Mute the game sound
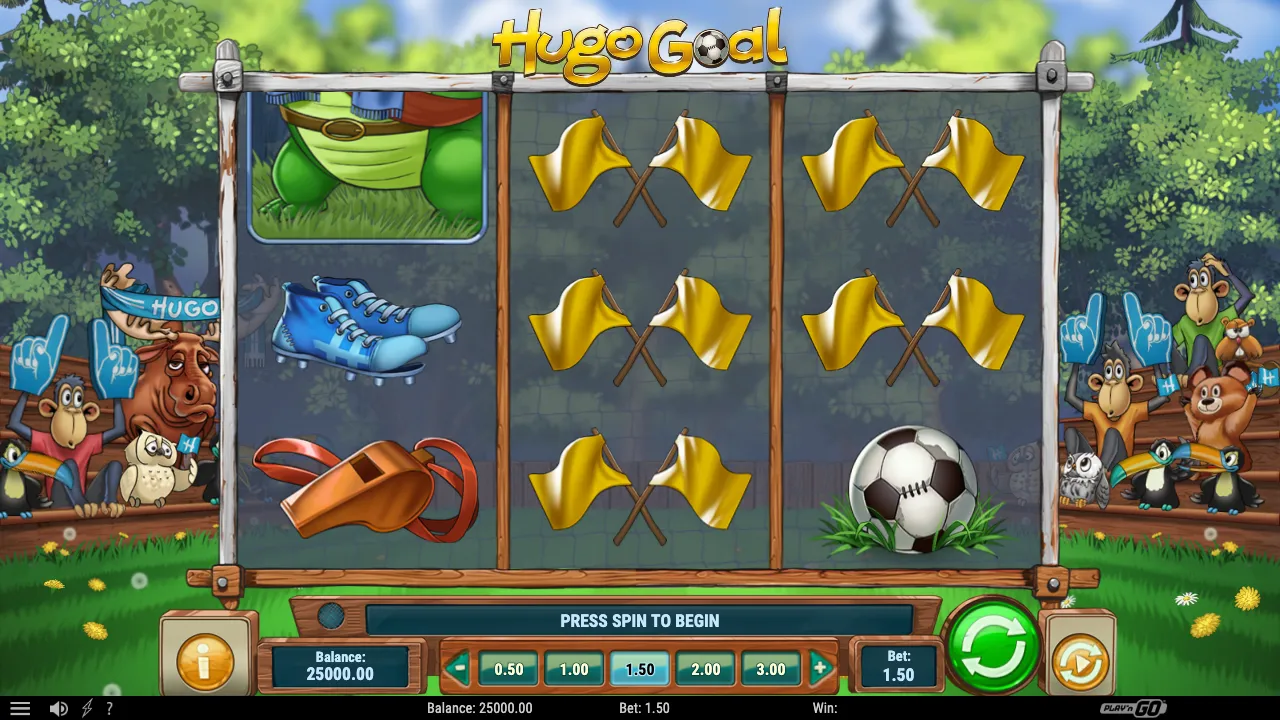Image resolution: width=1280 pixels, height=720 pixels. [x=60, y=707]
